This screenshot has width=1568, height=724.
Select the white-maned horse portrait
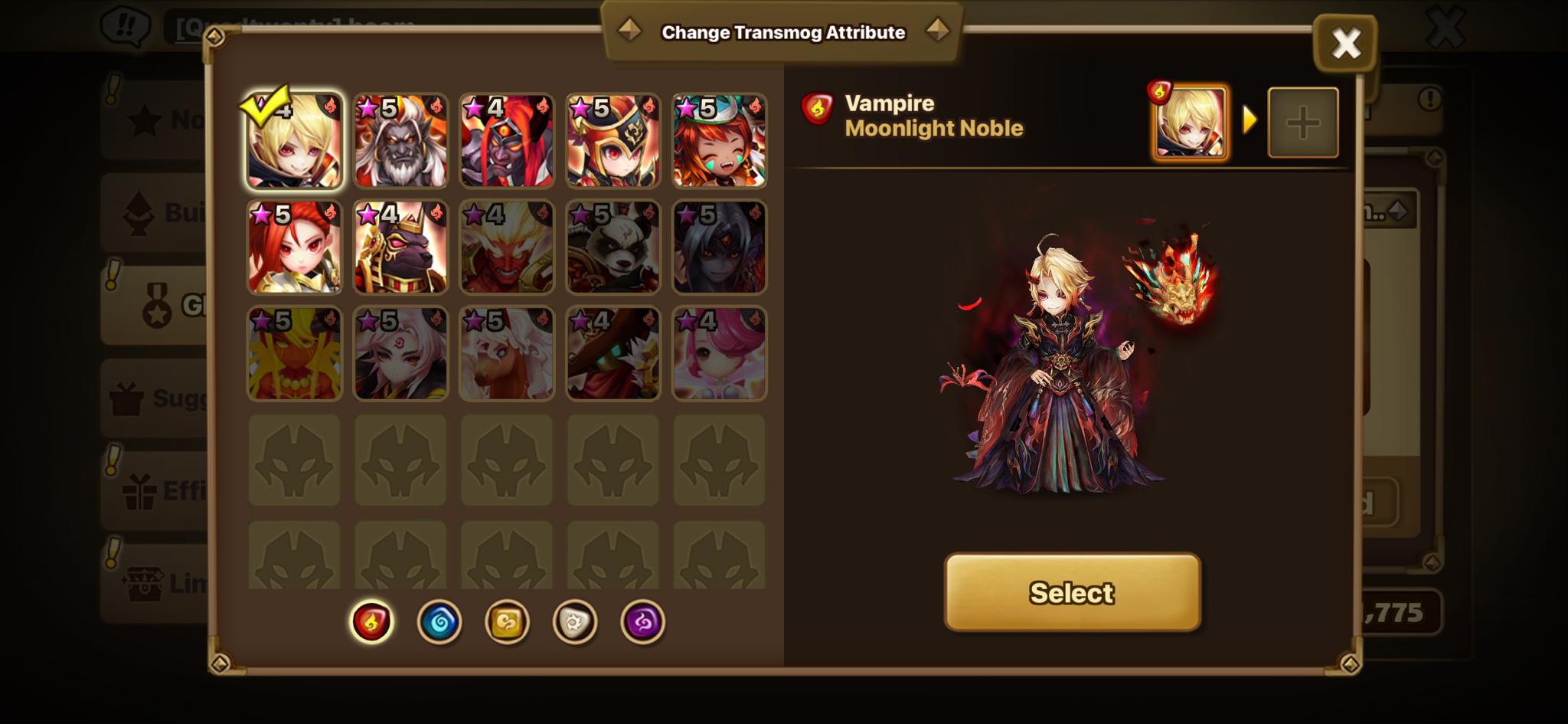tap(507, 354)
